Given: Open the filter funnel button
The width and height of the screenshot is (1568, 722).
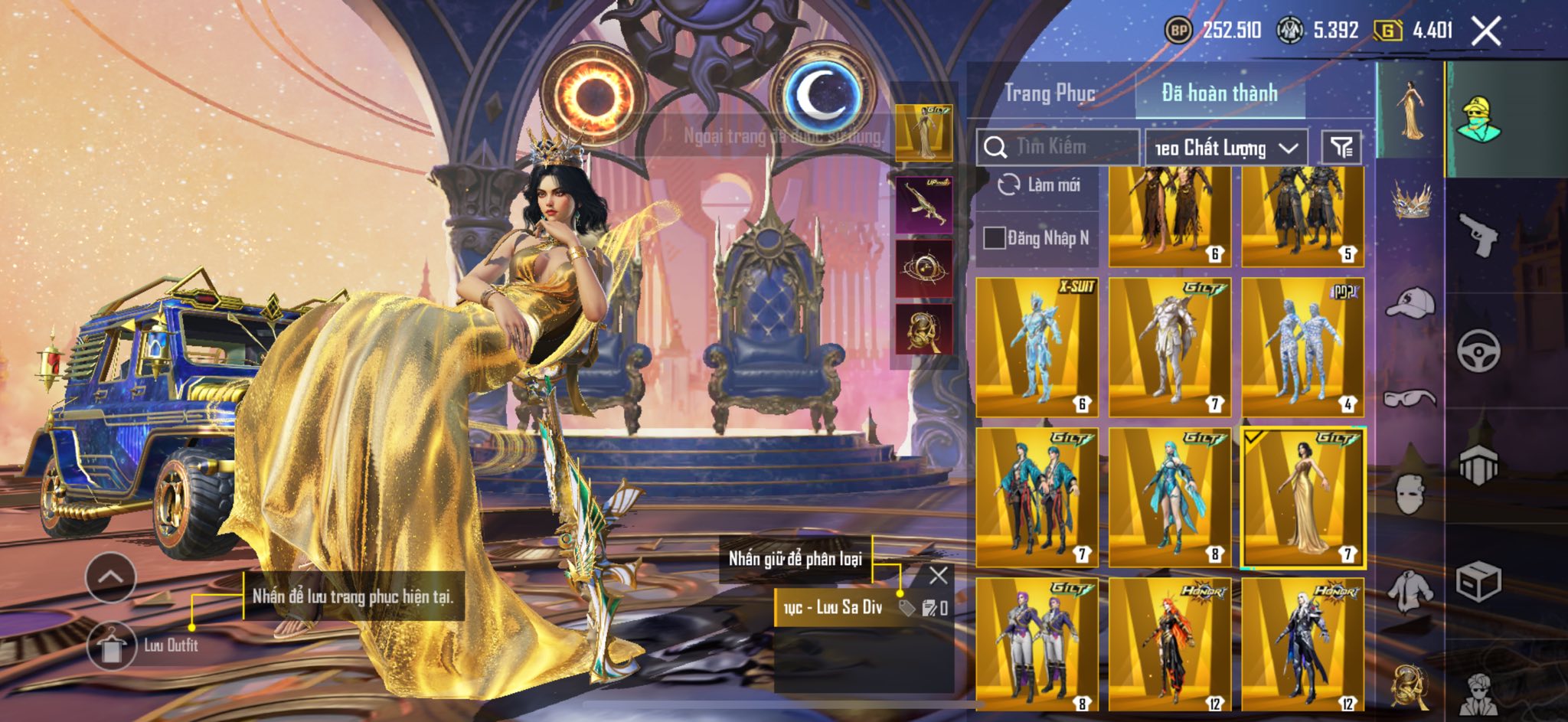Looking at the screenshot, I should pos(1341,147).
